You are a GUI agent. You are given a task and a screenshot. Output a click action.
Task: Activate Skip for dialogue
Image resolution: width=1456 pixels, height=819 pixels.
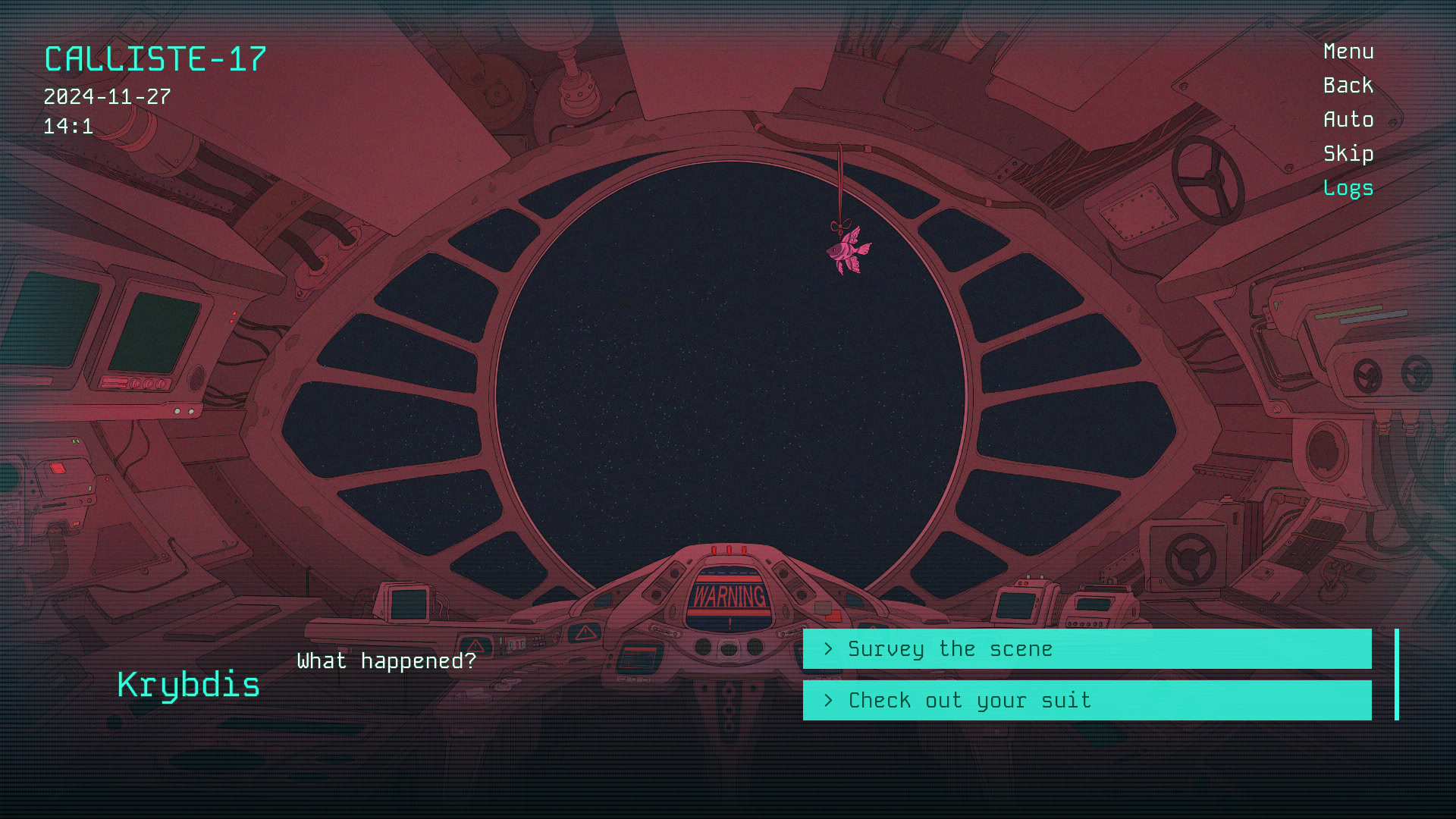(1348, 154)
